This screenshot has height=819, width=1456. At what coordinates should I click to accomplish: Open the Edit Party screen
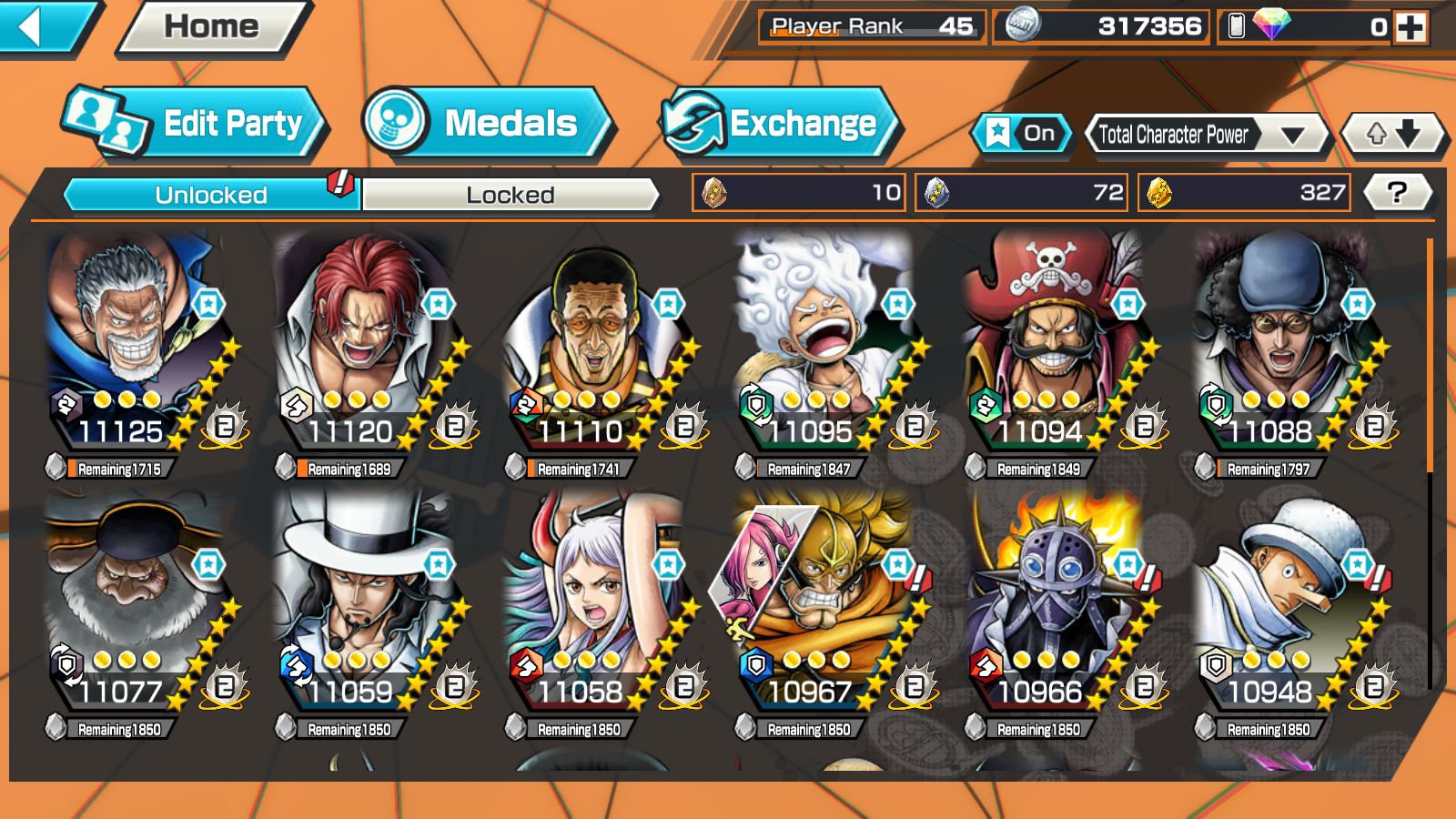pyautogui.click(x=196, y=123)
